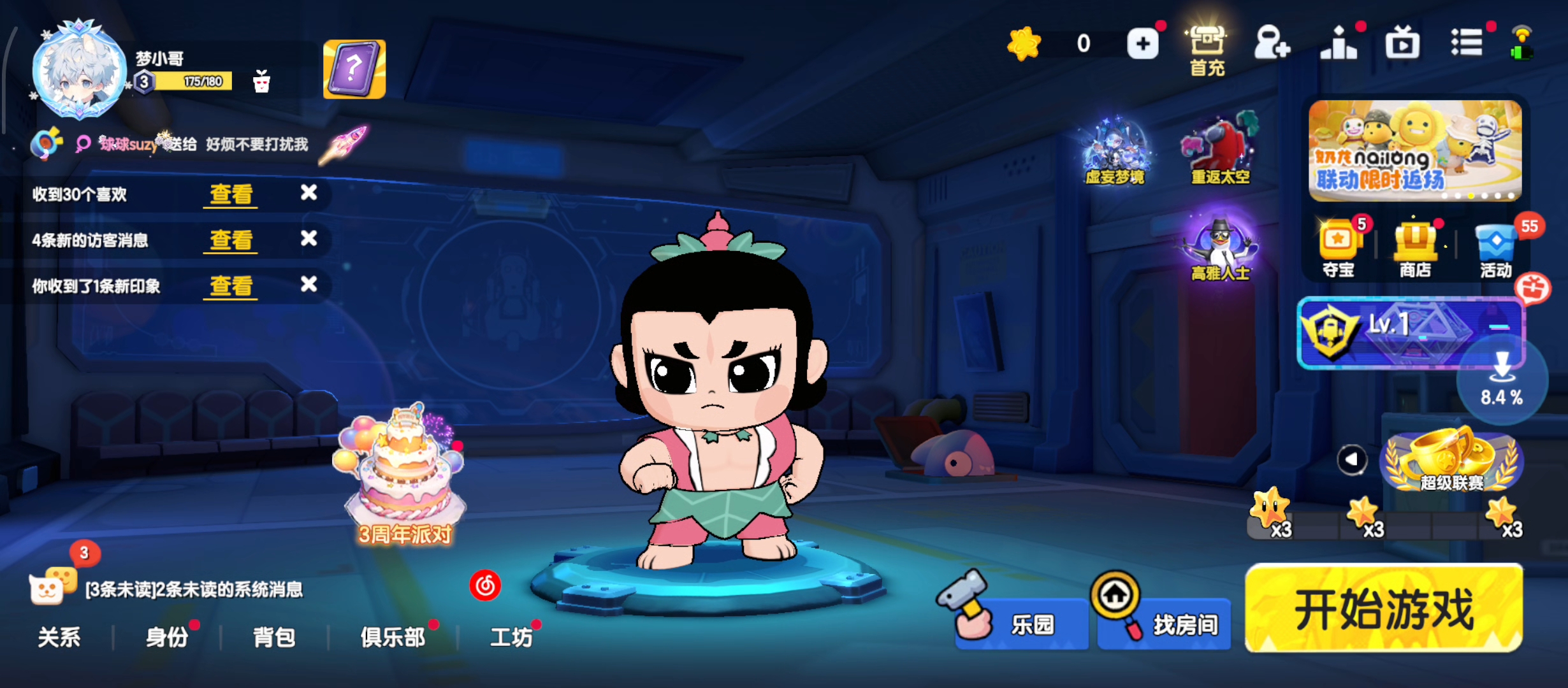This screenshot has width=1568, height=688.
Task: Start the game with 开始游戏 button
Action: point(1384,609)
